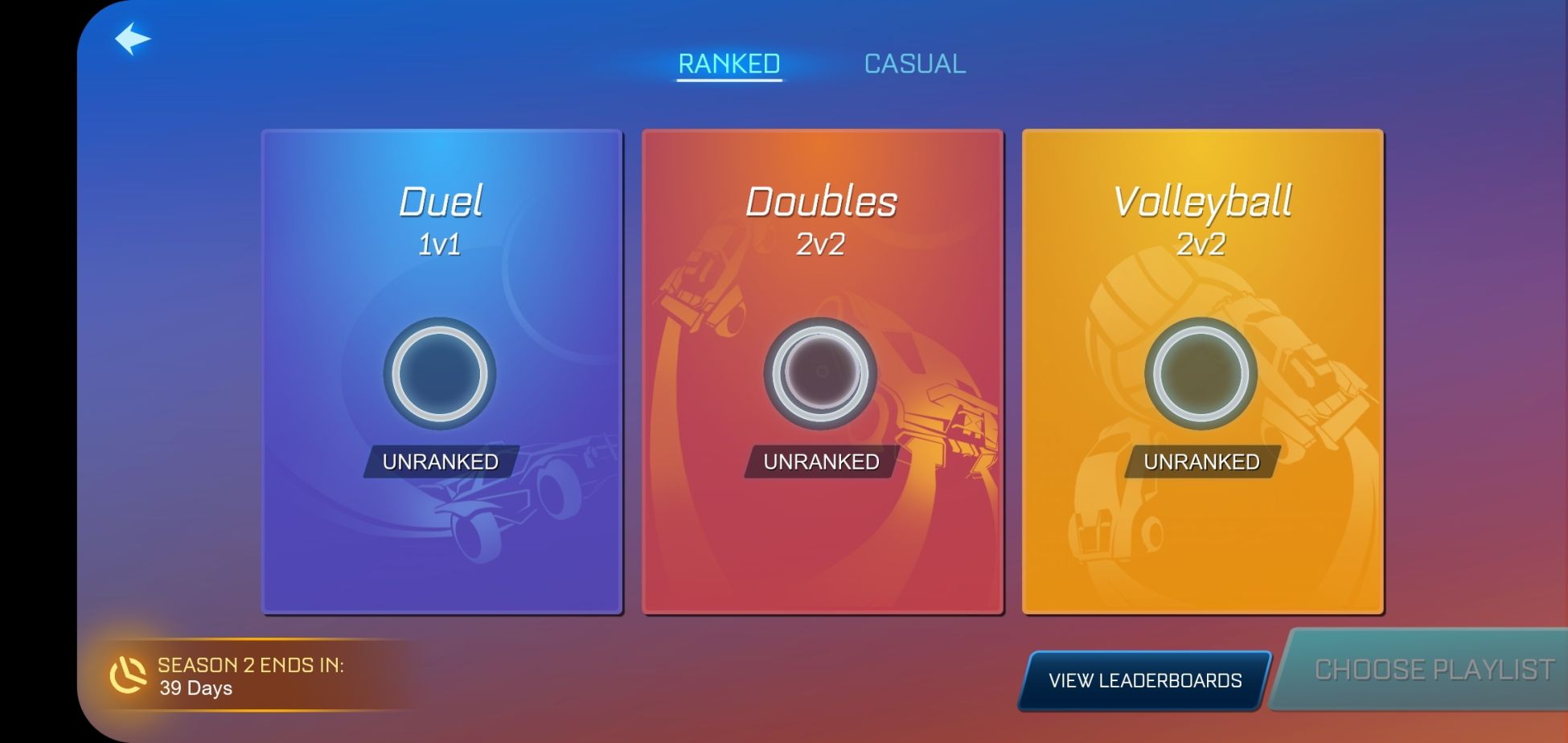This screenshot has width=1568, height=743.
Task: Open the UNRANKED label under Doubles
Action: point(820,462)
